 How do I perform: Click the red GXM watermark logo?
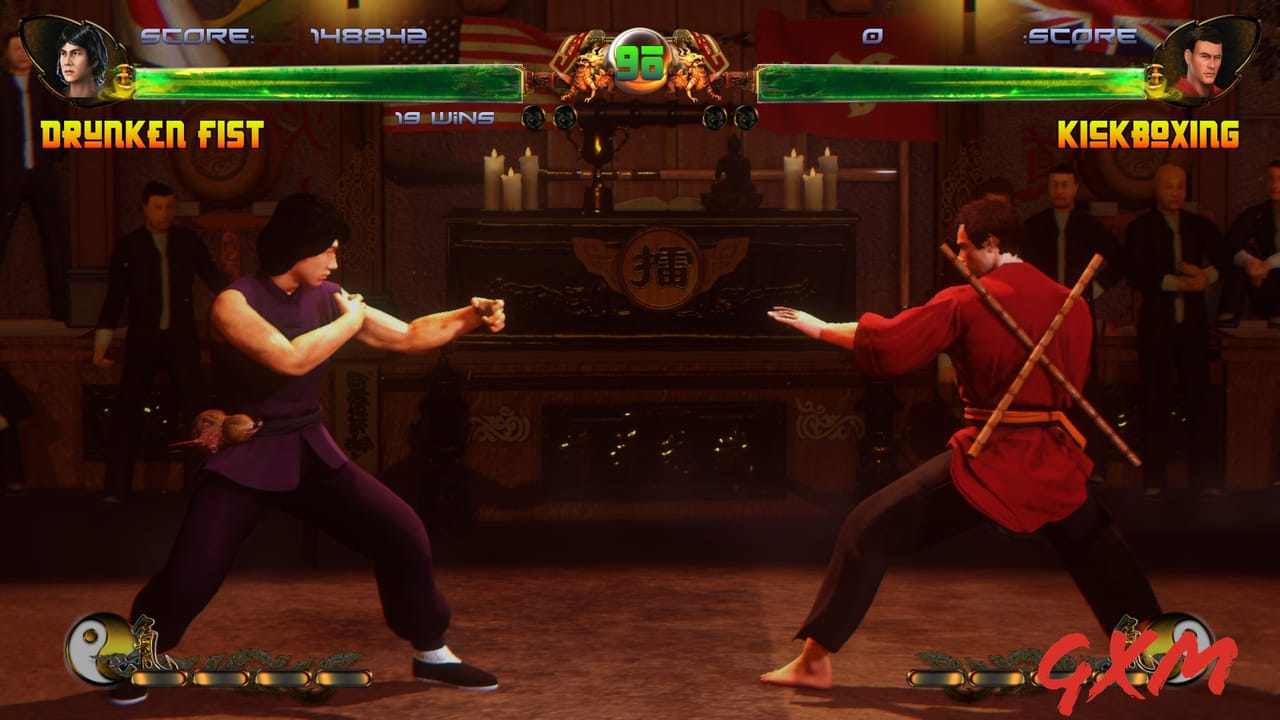click(1140, 662)
